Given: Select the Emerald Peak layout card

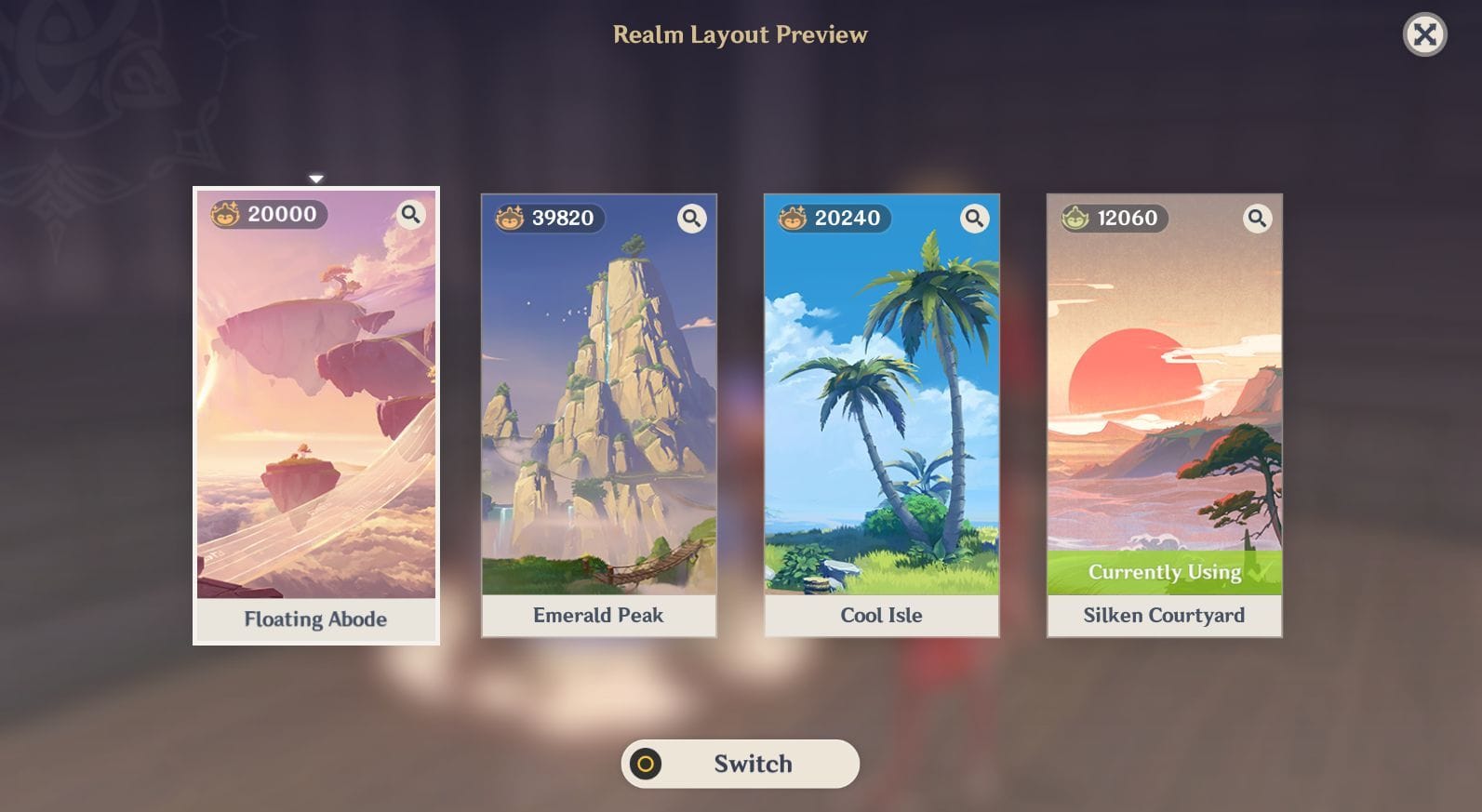Looking at the screenshot, I should (598, 400).
